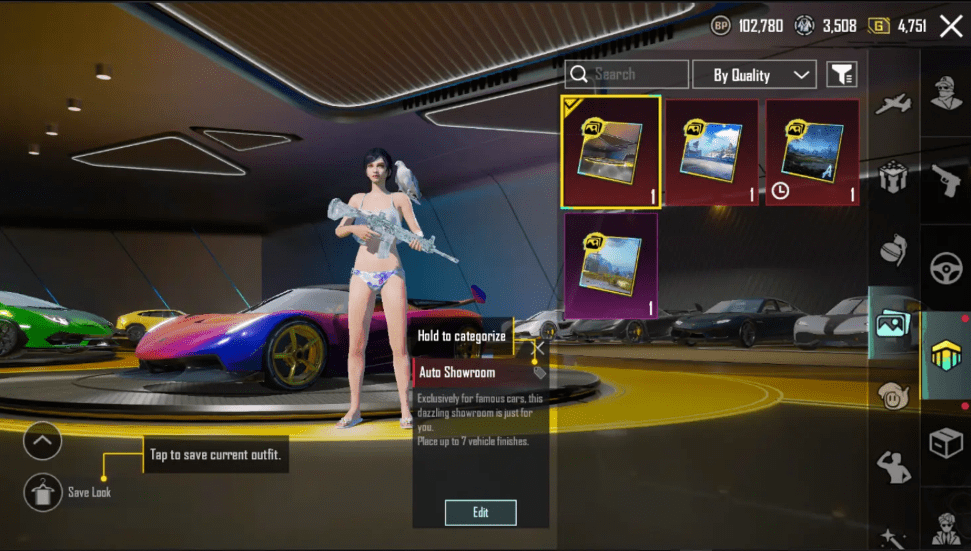Click the Edit button for Auto Showroom
This screenshot has width=971, height=551.
(480, 512)
